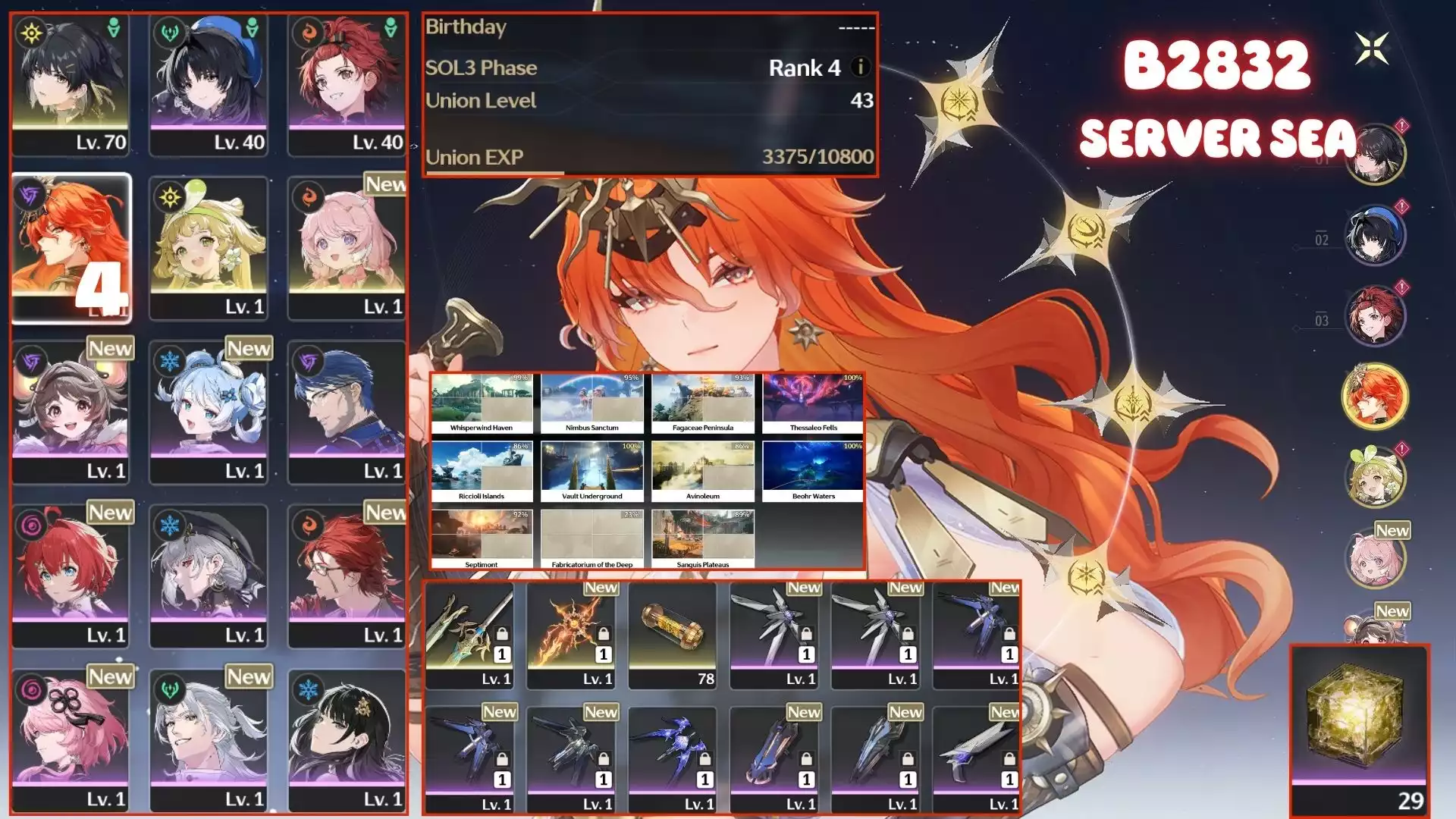Select the glowing gold cube item
1456x819 pixels.
1360,725
